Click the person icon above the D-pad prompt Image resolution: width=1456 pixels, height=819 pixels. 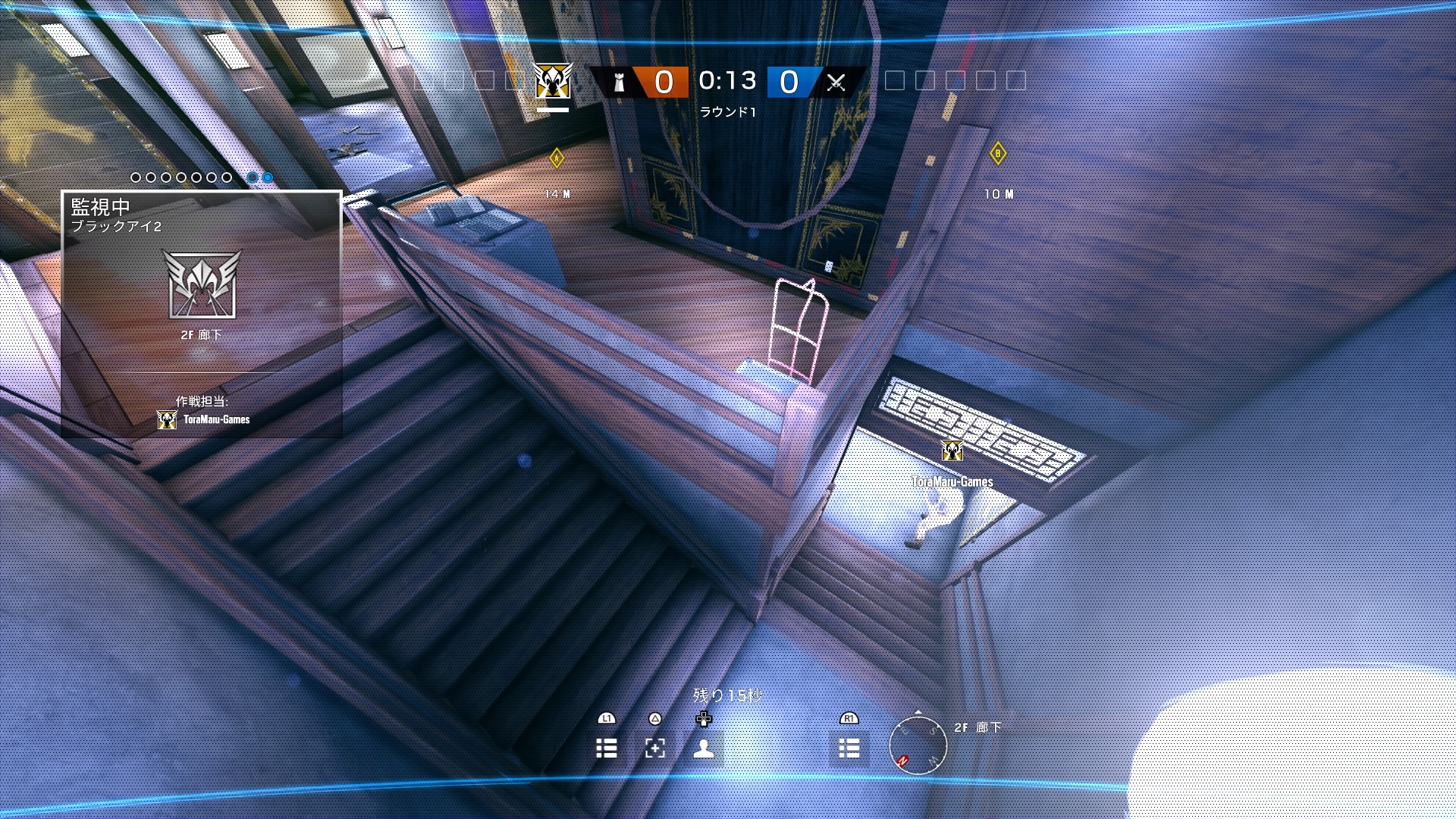[703, 748]
